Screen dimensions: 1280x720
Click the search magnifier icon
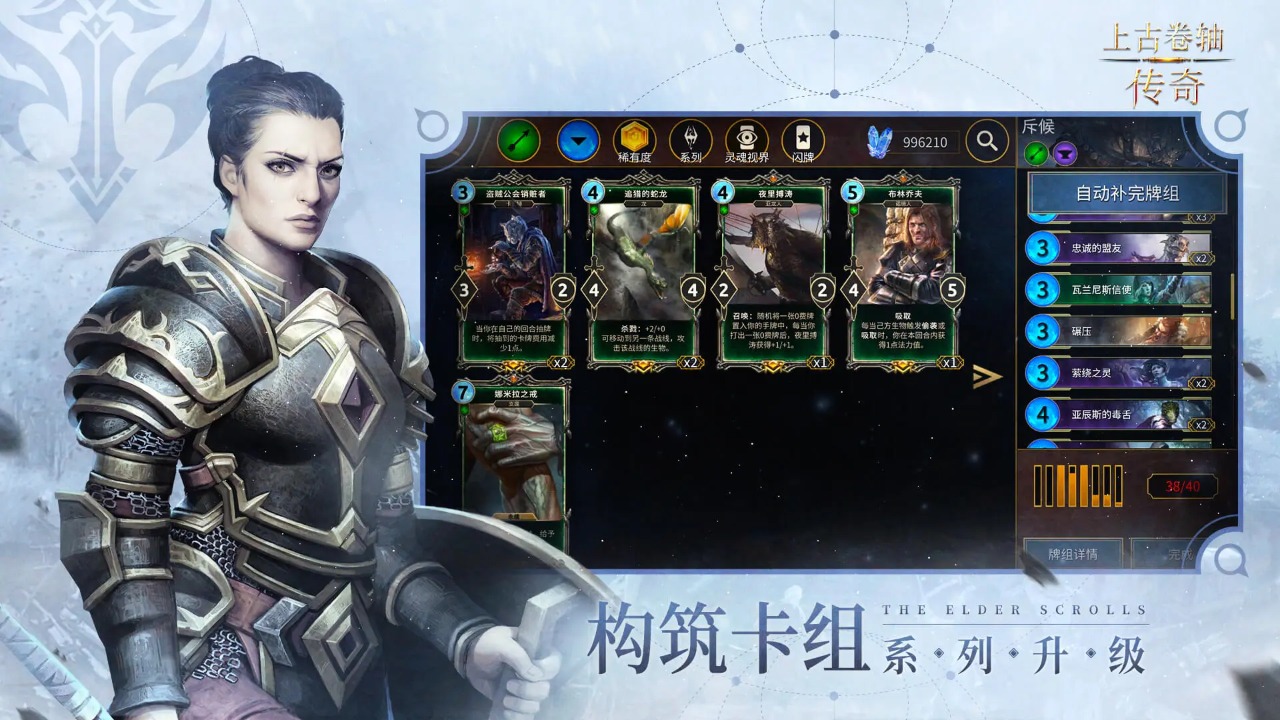(x=986, y=140)
